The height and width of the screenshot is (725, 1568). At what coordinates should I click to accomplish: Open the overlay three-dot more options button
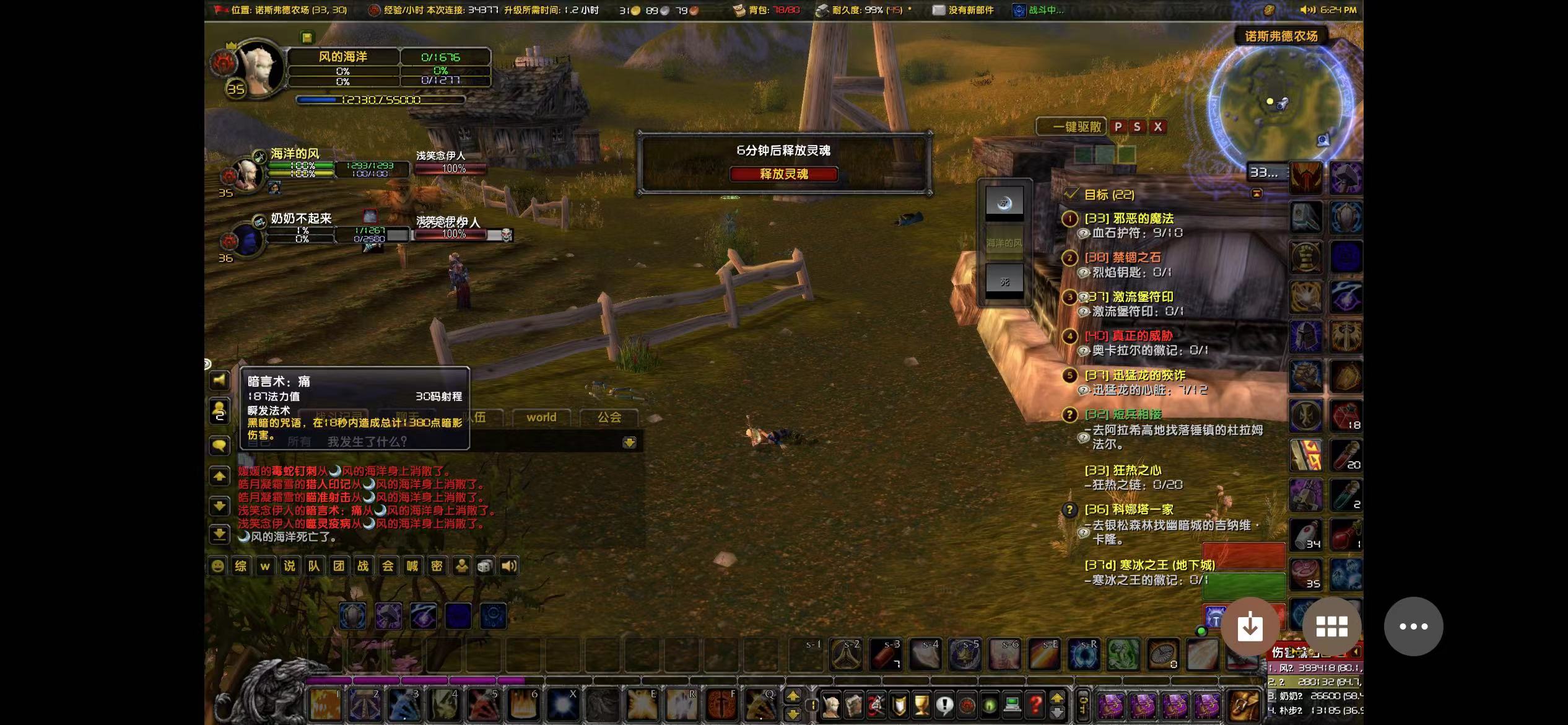(x=1413, y=626)
